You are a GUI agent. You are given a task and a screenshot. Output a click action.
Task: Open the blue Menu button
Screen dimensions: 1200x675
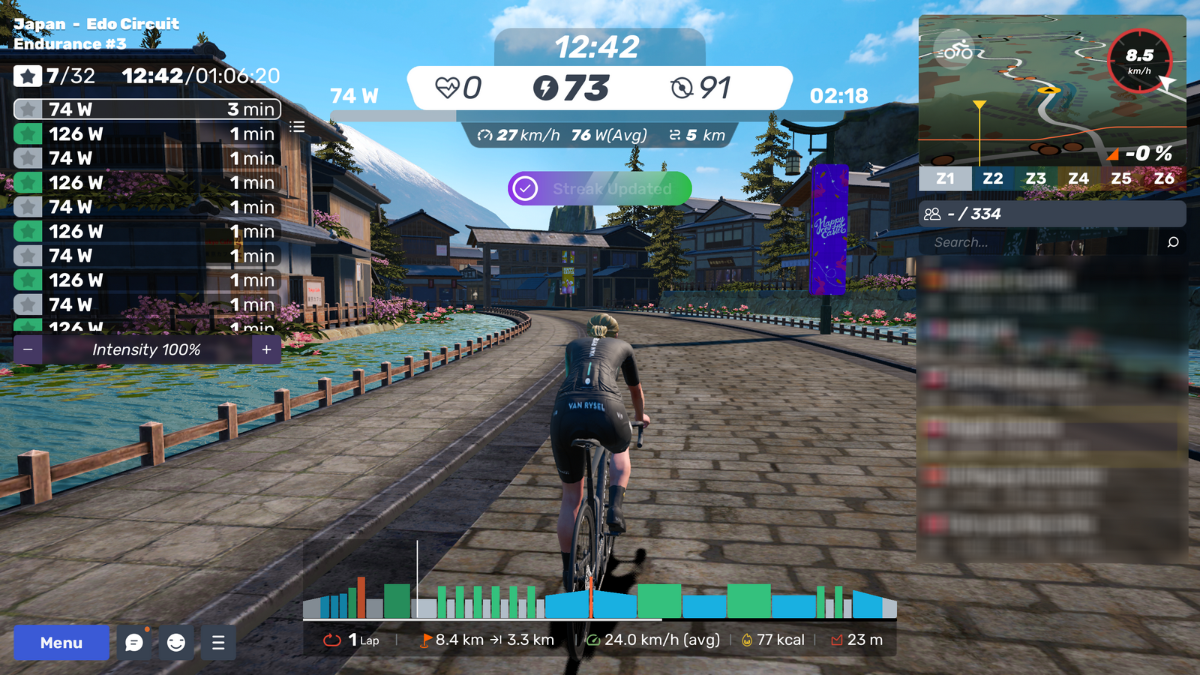click(x=61, y=643)
